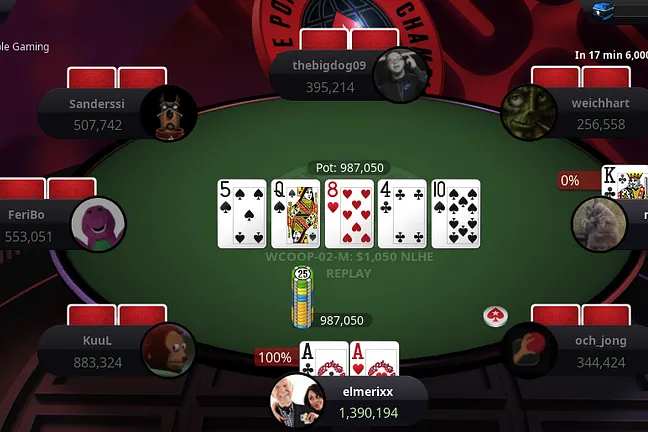Click the ten of spades board card
Image resolution: width=648 pixels, height=432 pixels.
click(456, 213)
